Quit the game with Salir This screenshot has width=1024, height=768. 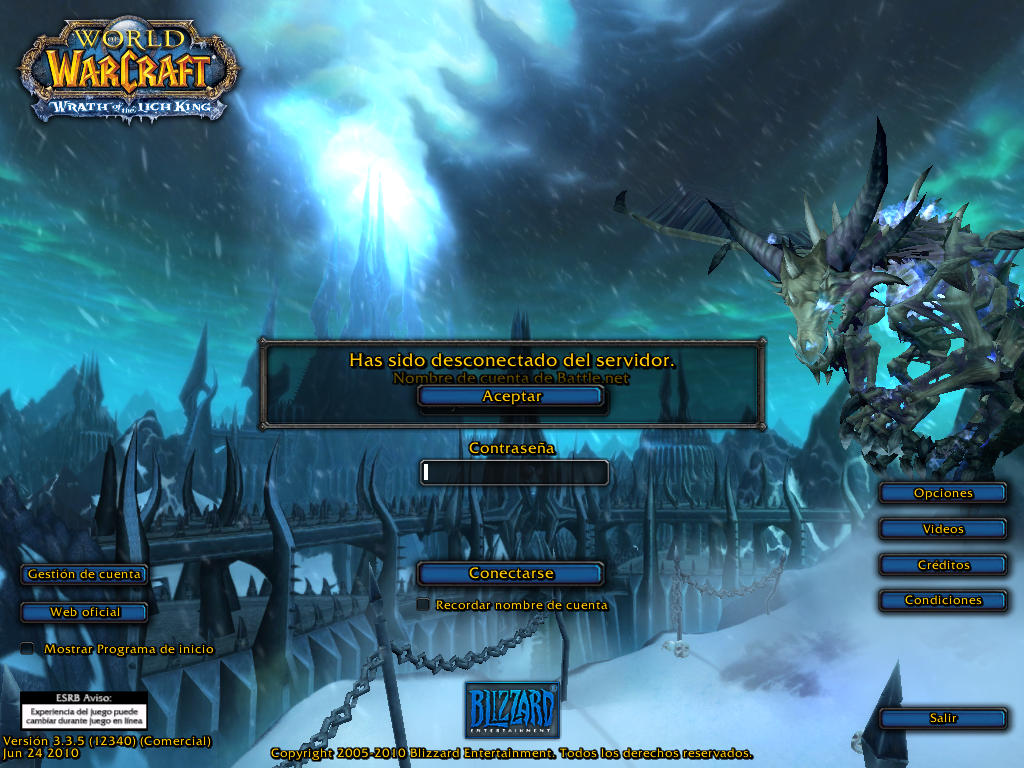[x=943, y=718]
